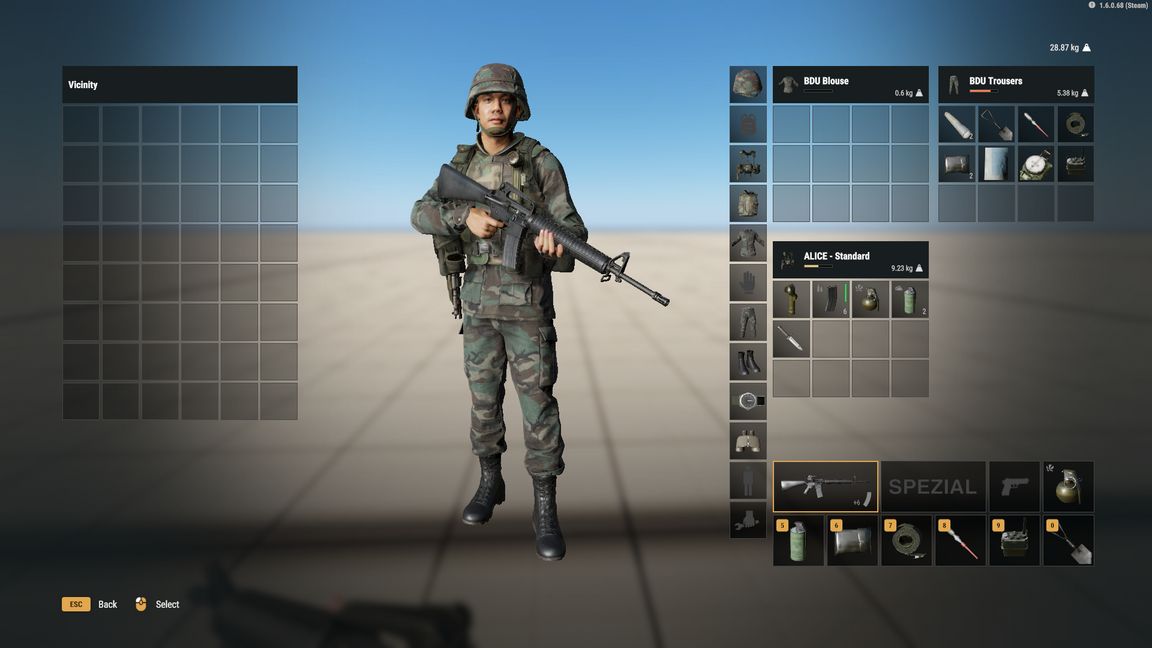This screenshot has height=648, width=1152.
Task: Select the ALICE - Standard vest header
Action: point(850,259)
